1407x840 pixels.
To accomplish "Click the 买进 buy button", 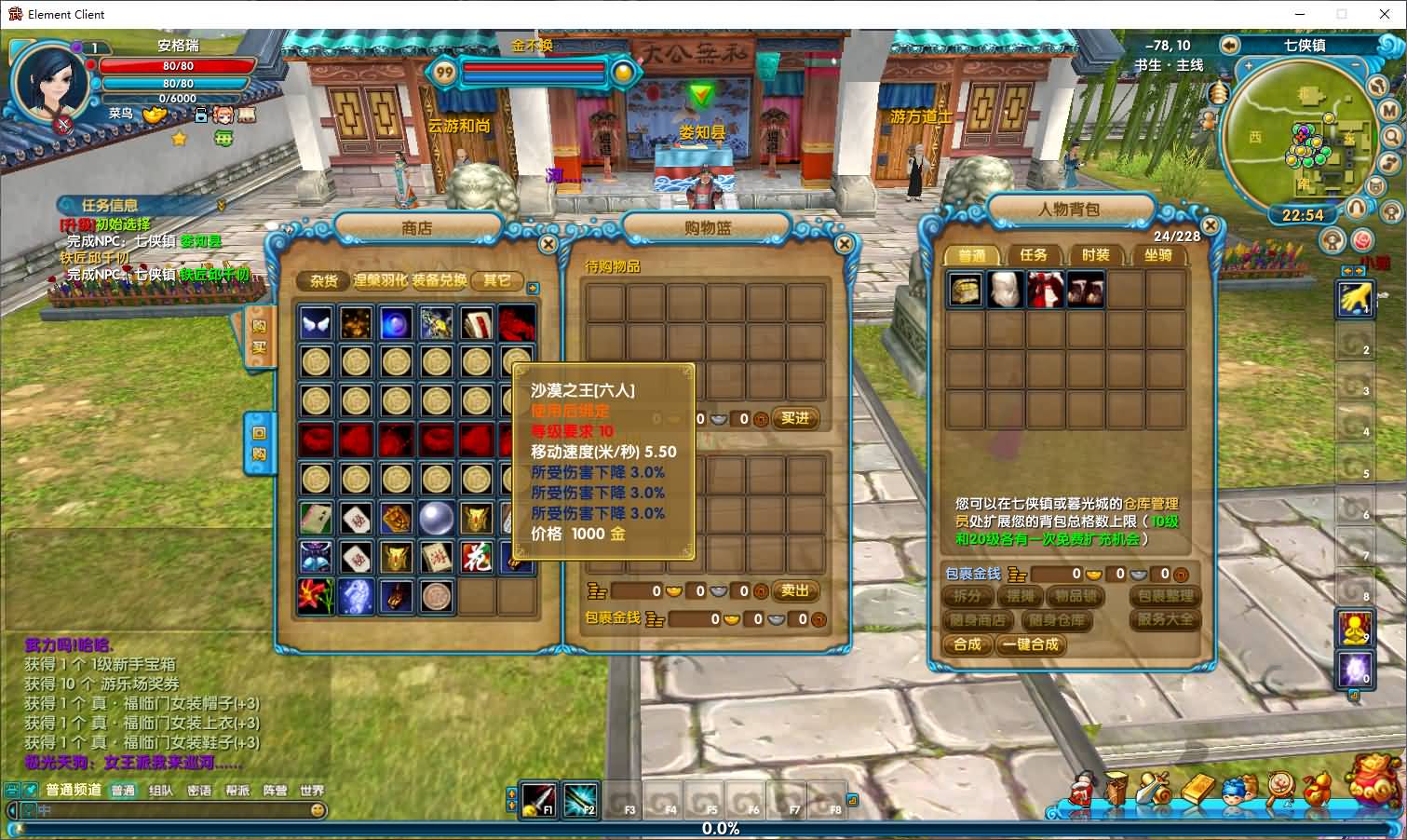I will coord(794,419).
